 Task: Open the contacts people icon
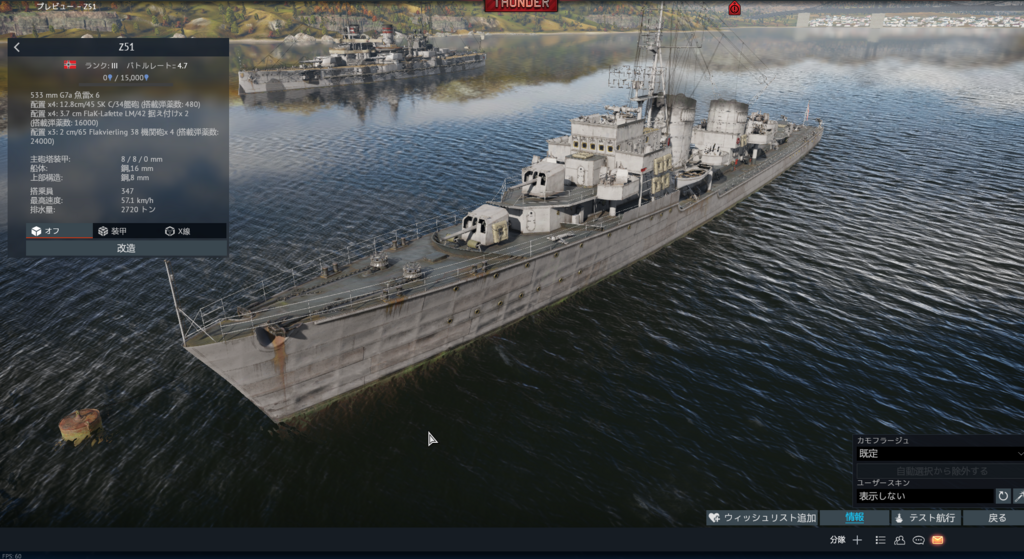pos(899,540)
